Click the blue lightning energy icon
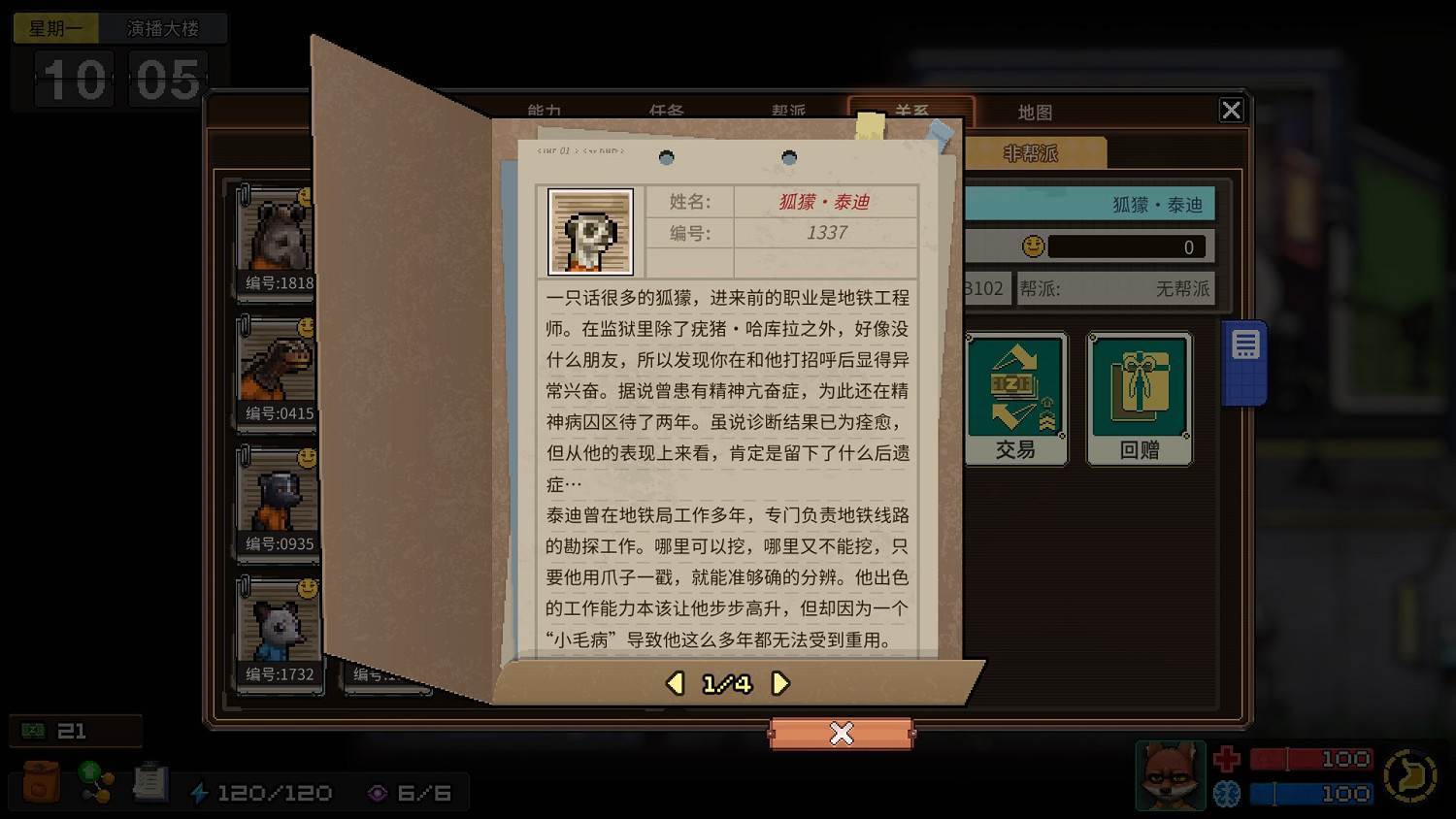The width and height of the screenshot is (1456, 819). (199, 792)
